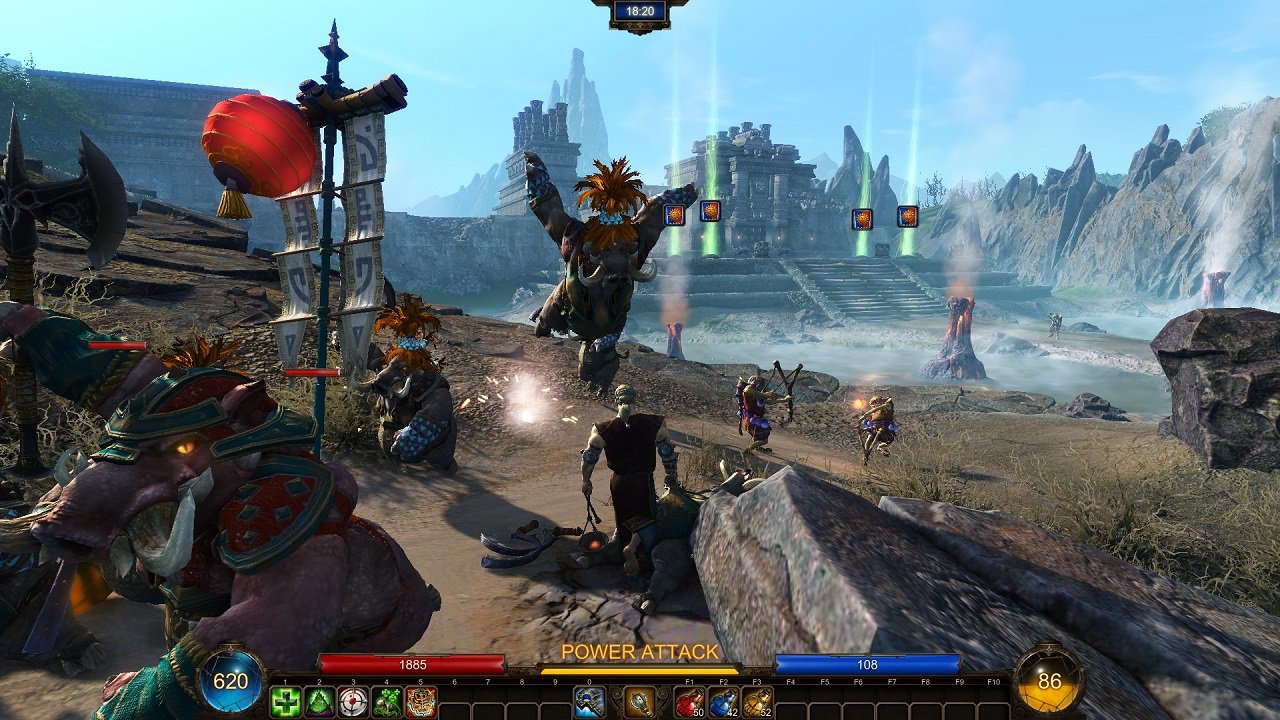This screenshot has height=720, width=1280.
Task: Trigger the red crosshair target ability
Action: [x=353, y=702]
